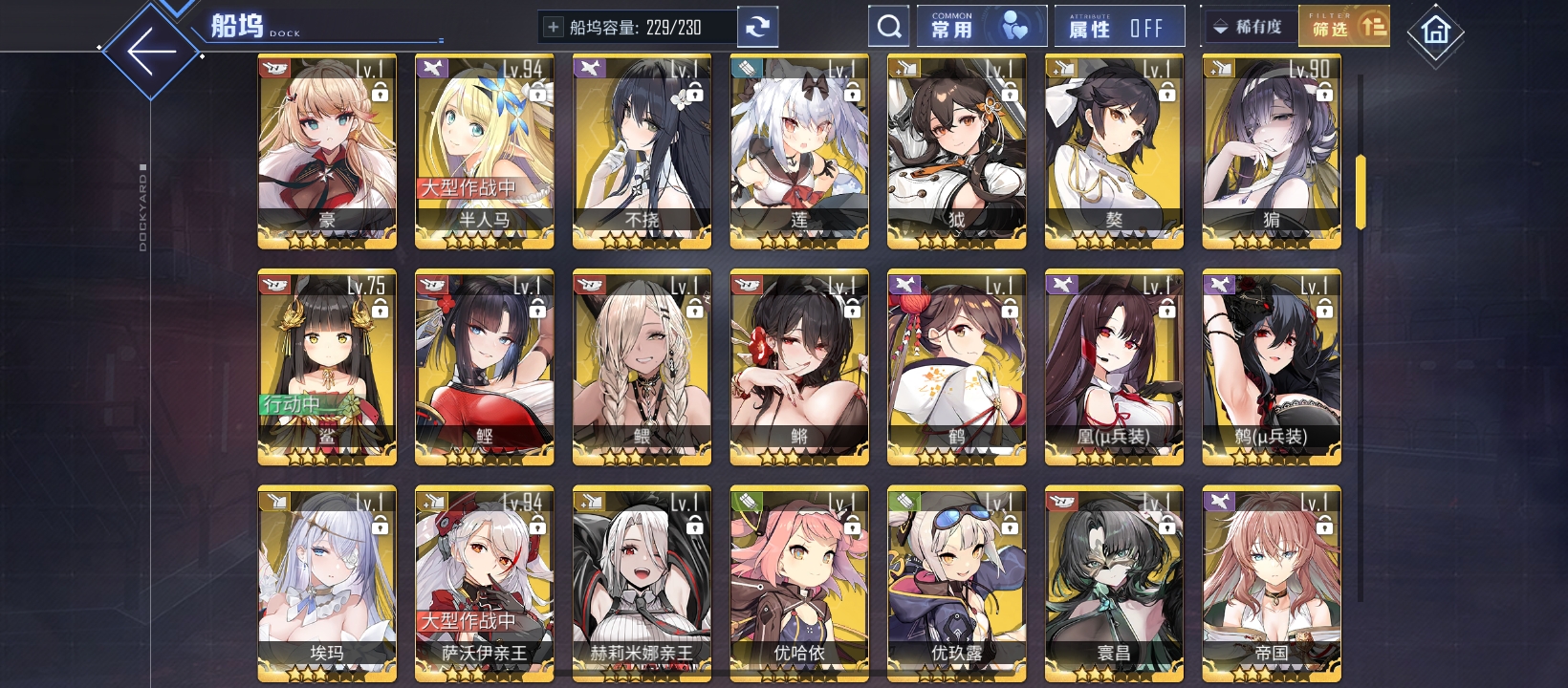Click the lock icon on 帝国's card
The height and width of the screenshot is (688, 1568).
[1323, 528]
